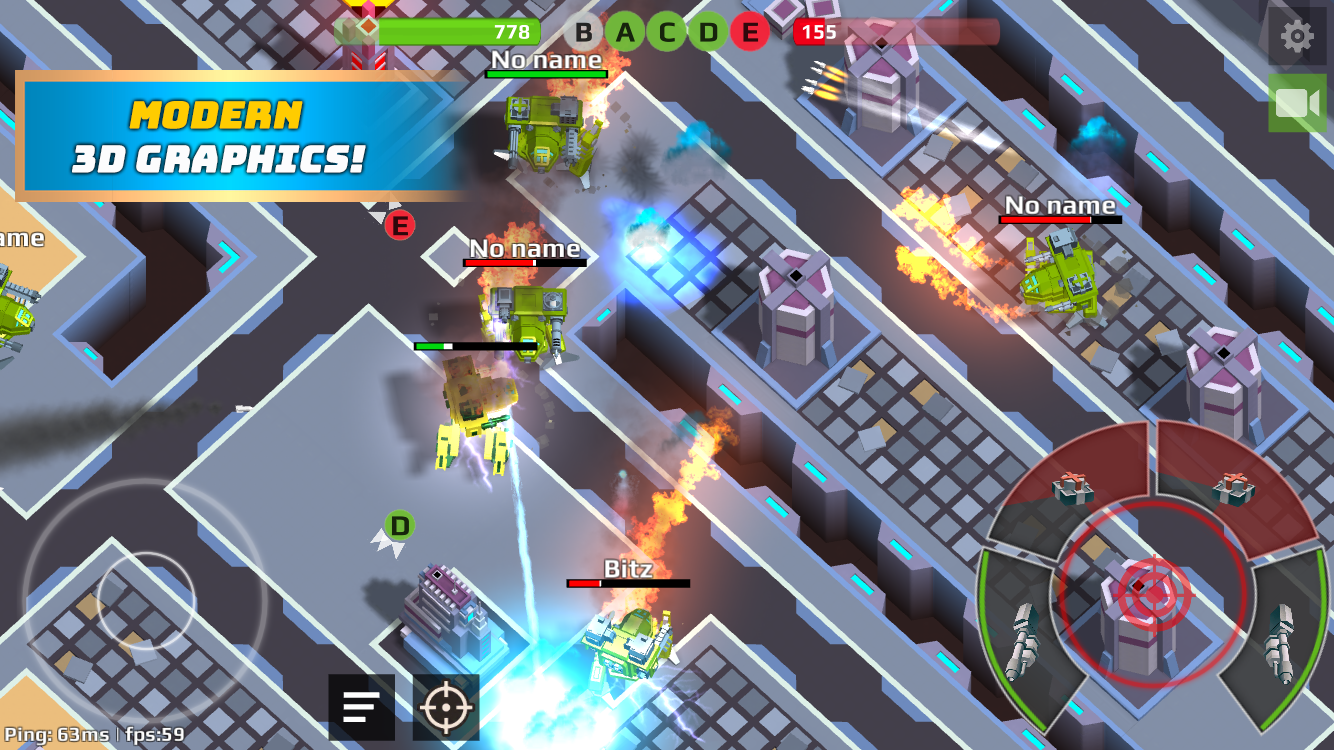
Task: Open the settings gear icon
Action: 1297,35
